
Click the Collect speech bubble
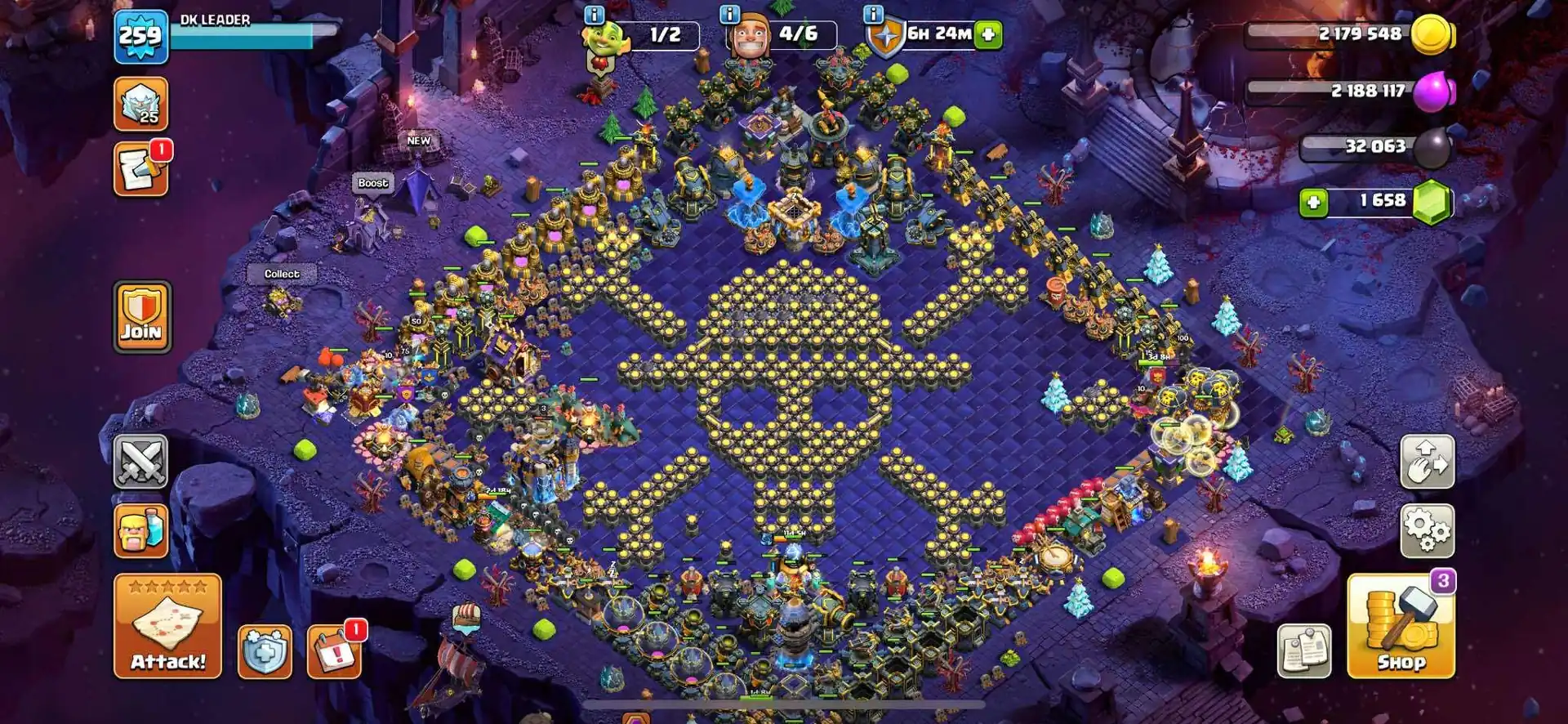click(281, 273)
